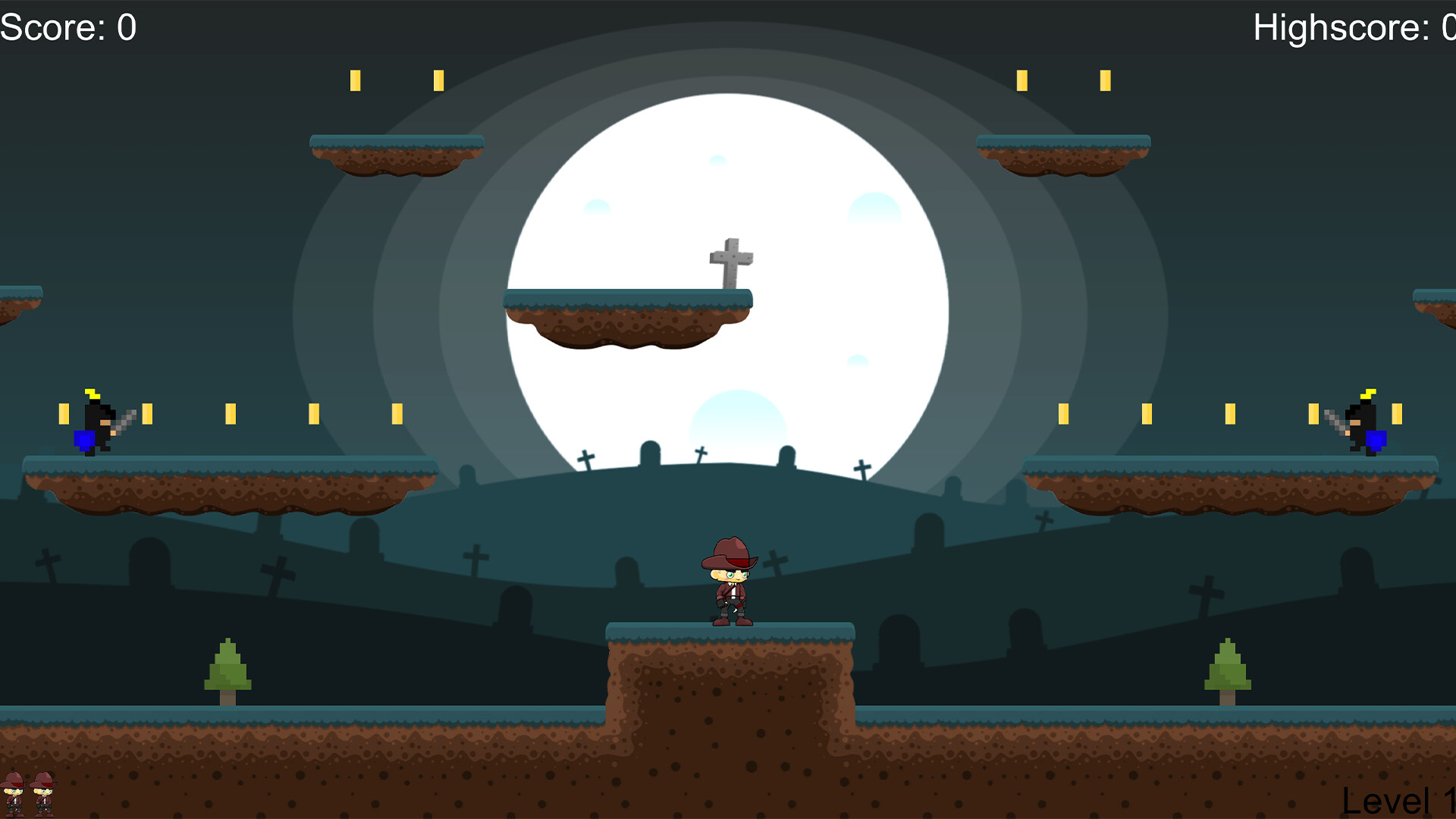Collect the rightmost coin near the right enemy
This screenshot has width=1456, height=819.
[1398, 412]
